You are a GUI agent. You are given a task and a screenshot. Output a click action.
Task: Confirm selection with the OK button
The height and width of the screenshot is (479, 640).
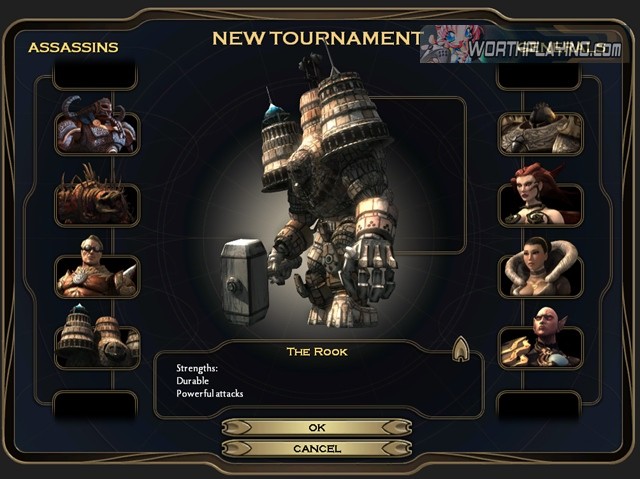316,427
